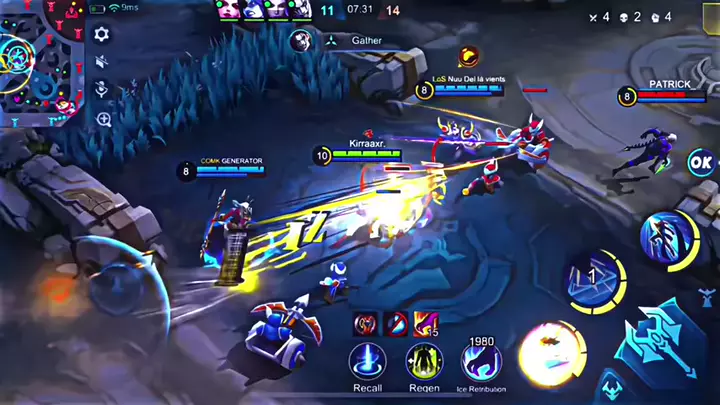Toggle the muted speaker icon

click(101, 62)
